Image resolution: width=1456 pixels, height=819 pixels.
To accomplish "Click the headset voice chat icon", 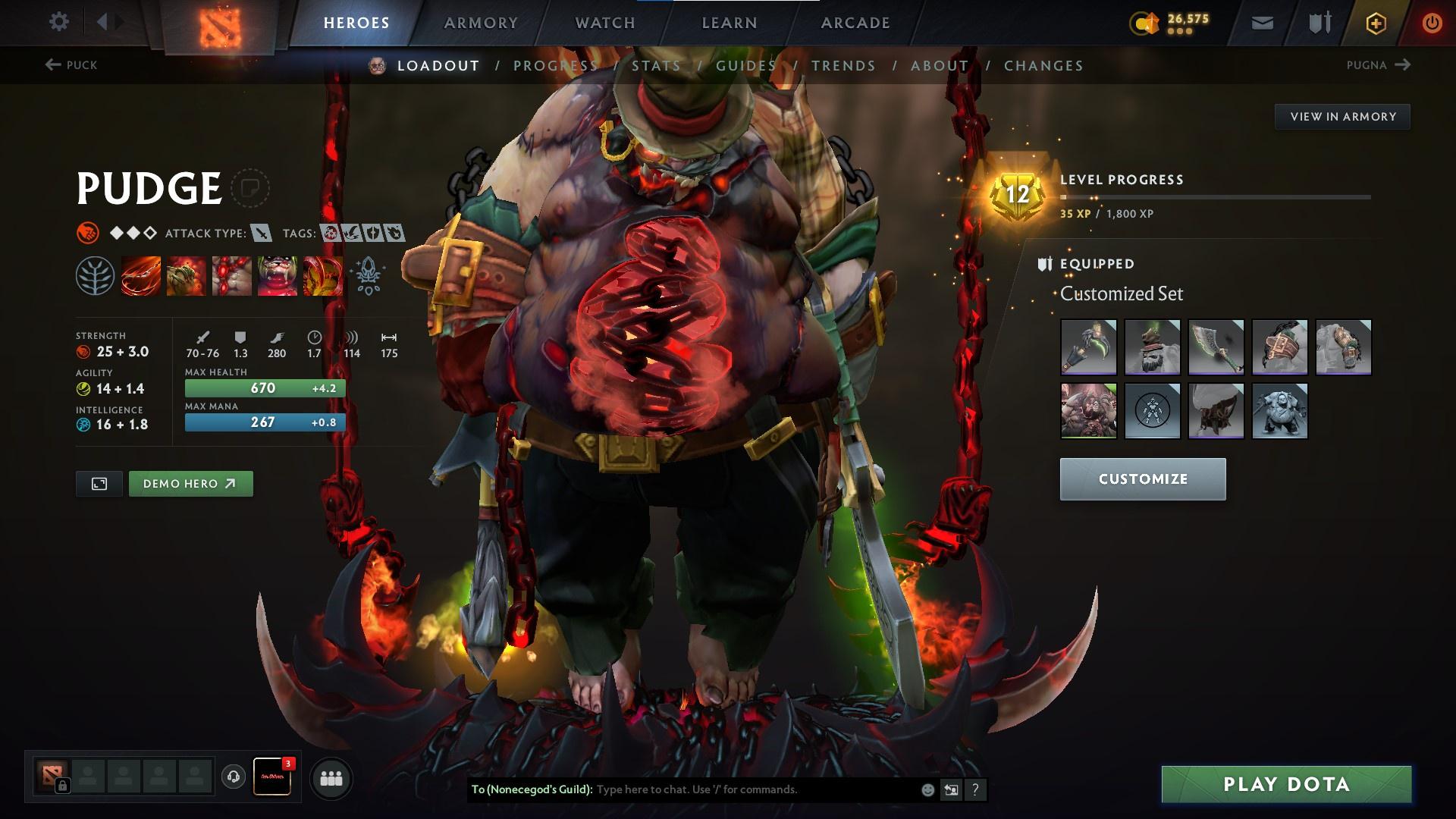I will [232, 777].
